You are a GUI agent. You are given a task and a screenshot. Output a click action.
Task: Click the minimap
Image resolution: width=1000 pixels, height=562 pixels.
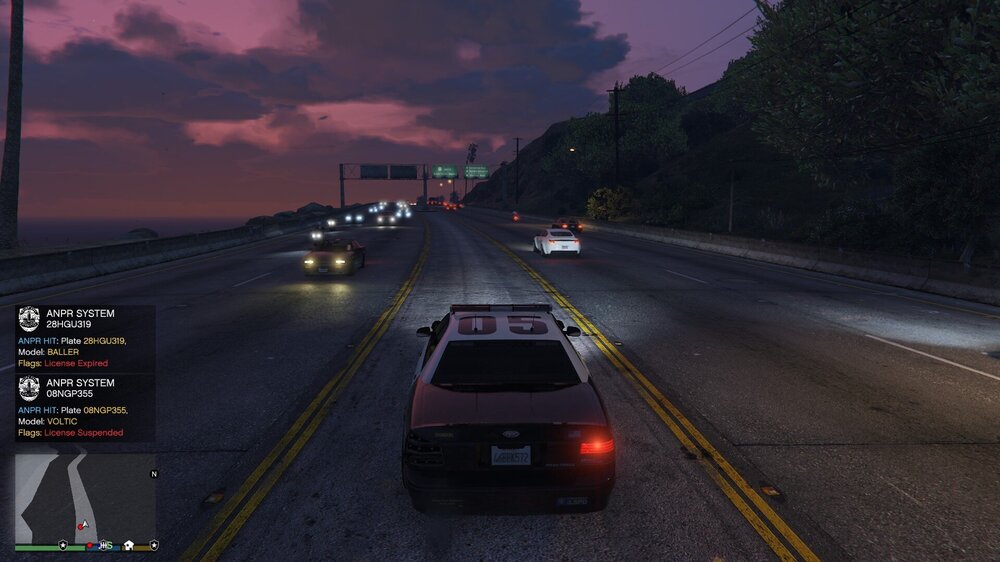(x=84, y=496)
